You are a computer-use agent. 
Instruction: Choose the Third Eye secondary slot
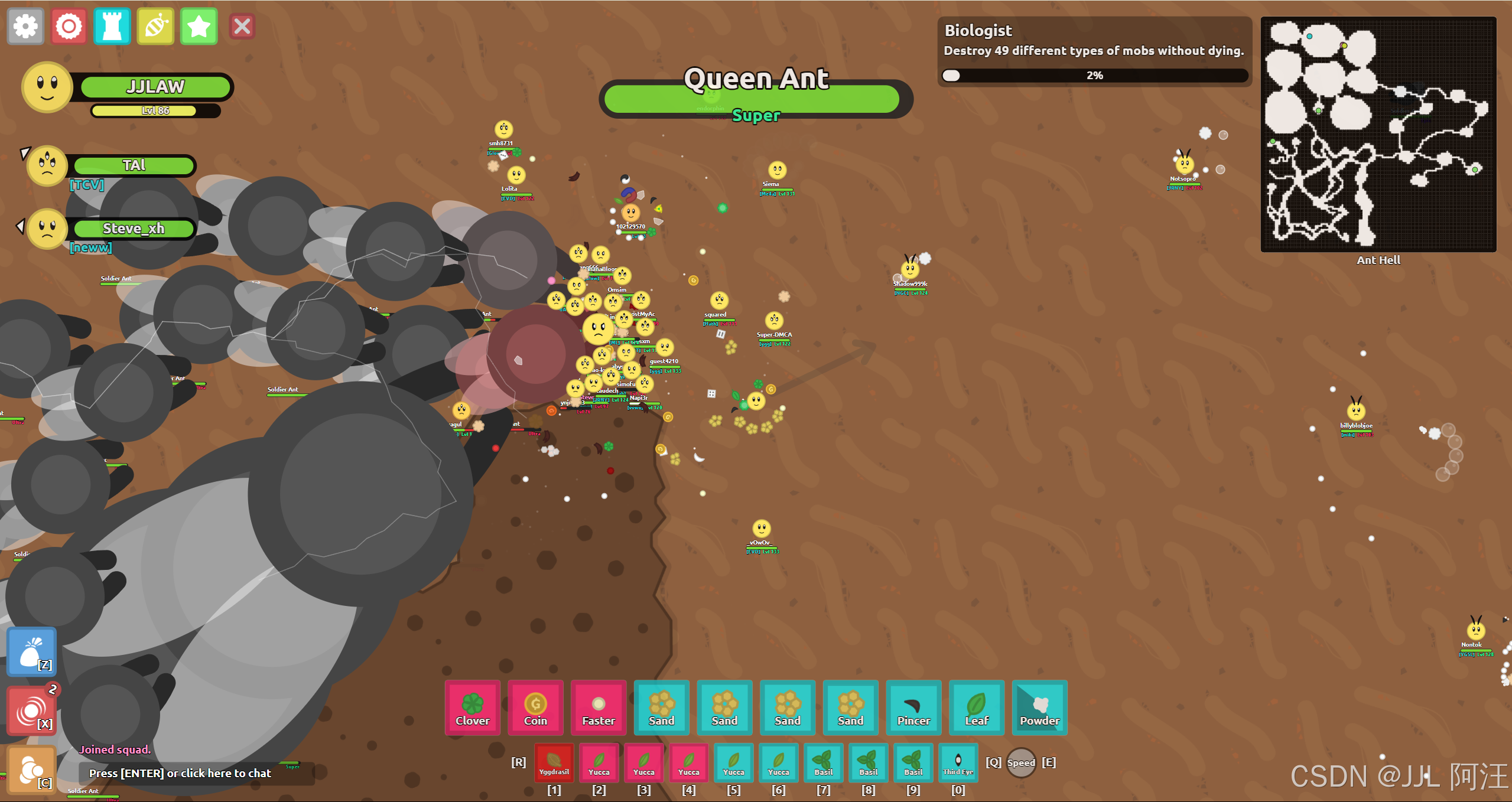(x=958, y=762)
